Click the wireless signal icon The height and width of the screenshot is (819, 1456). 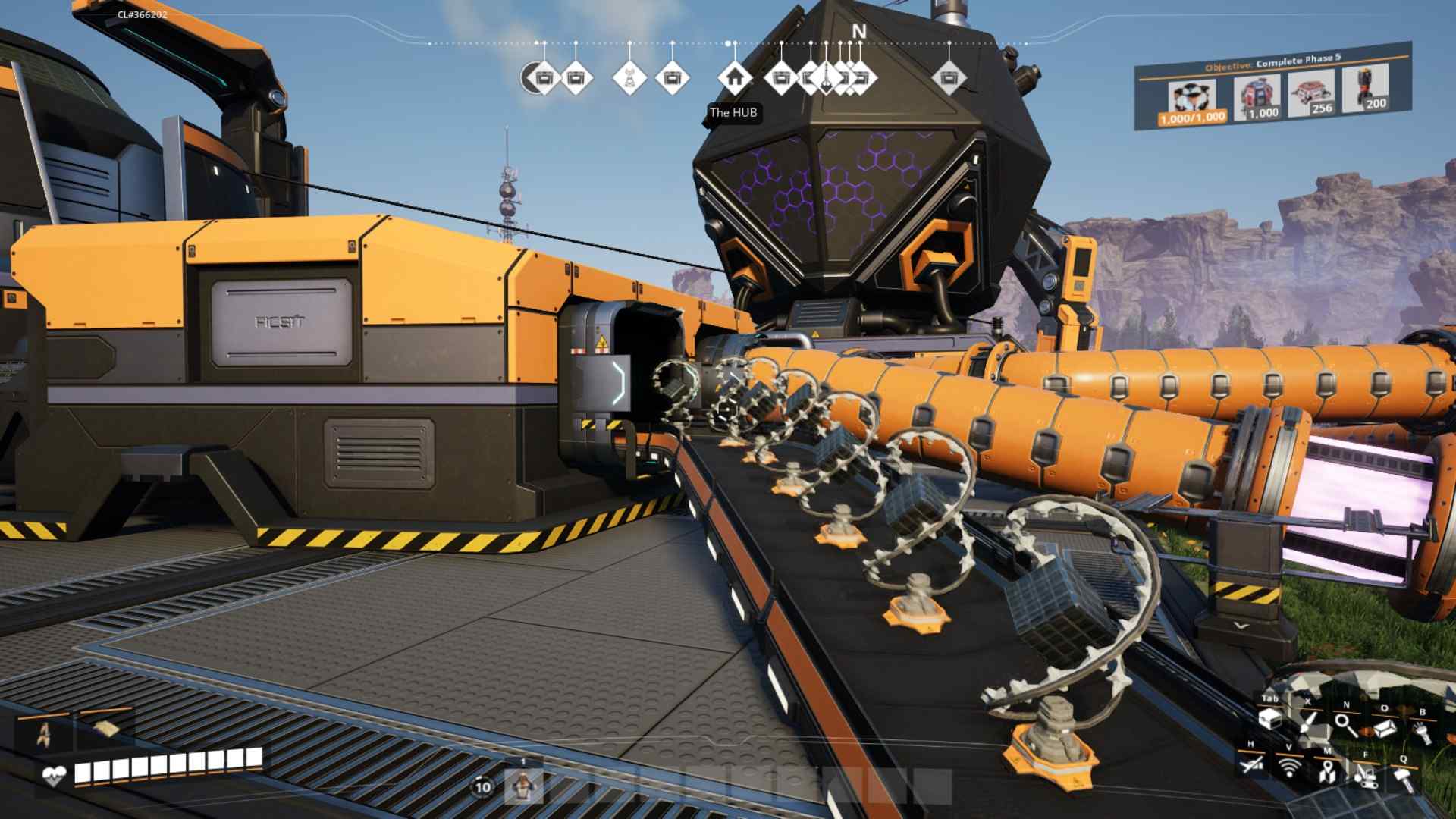[x=1288, y=767]
